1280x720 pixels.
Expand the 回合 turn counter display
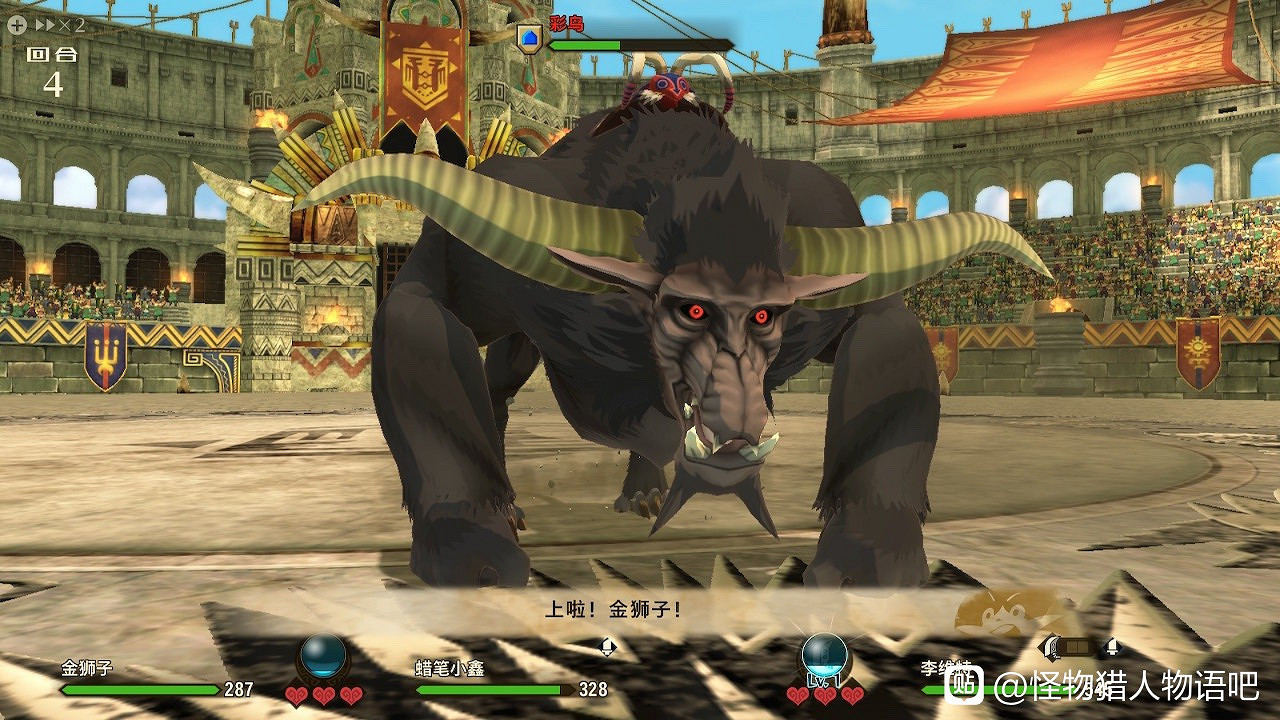[42, 60]
